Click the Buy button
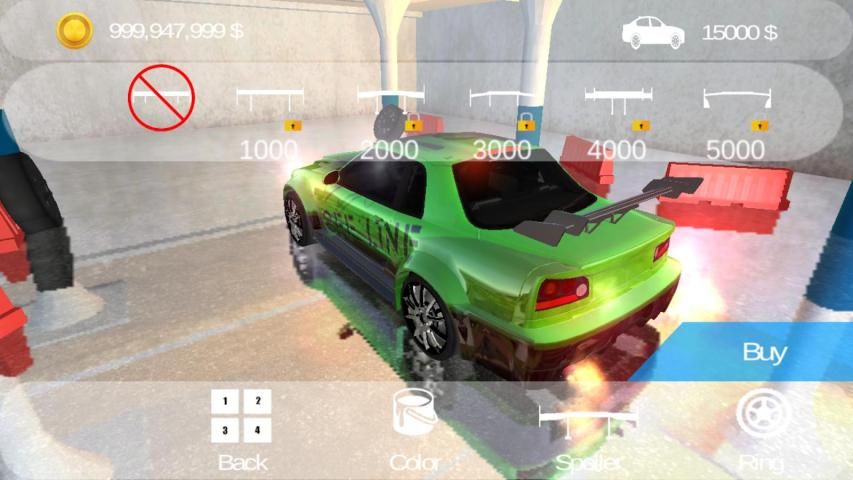 pyautogui.click(x=764, y=352)
